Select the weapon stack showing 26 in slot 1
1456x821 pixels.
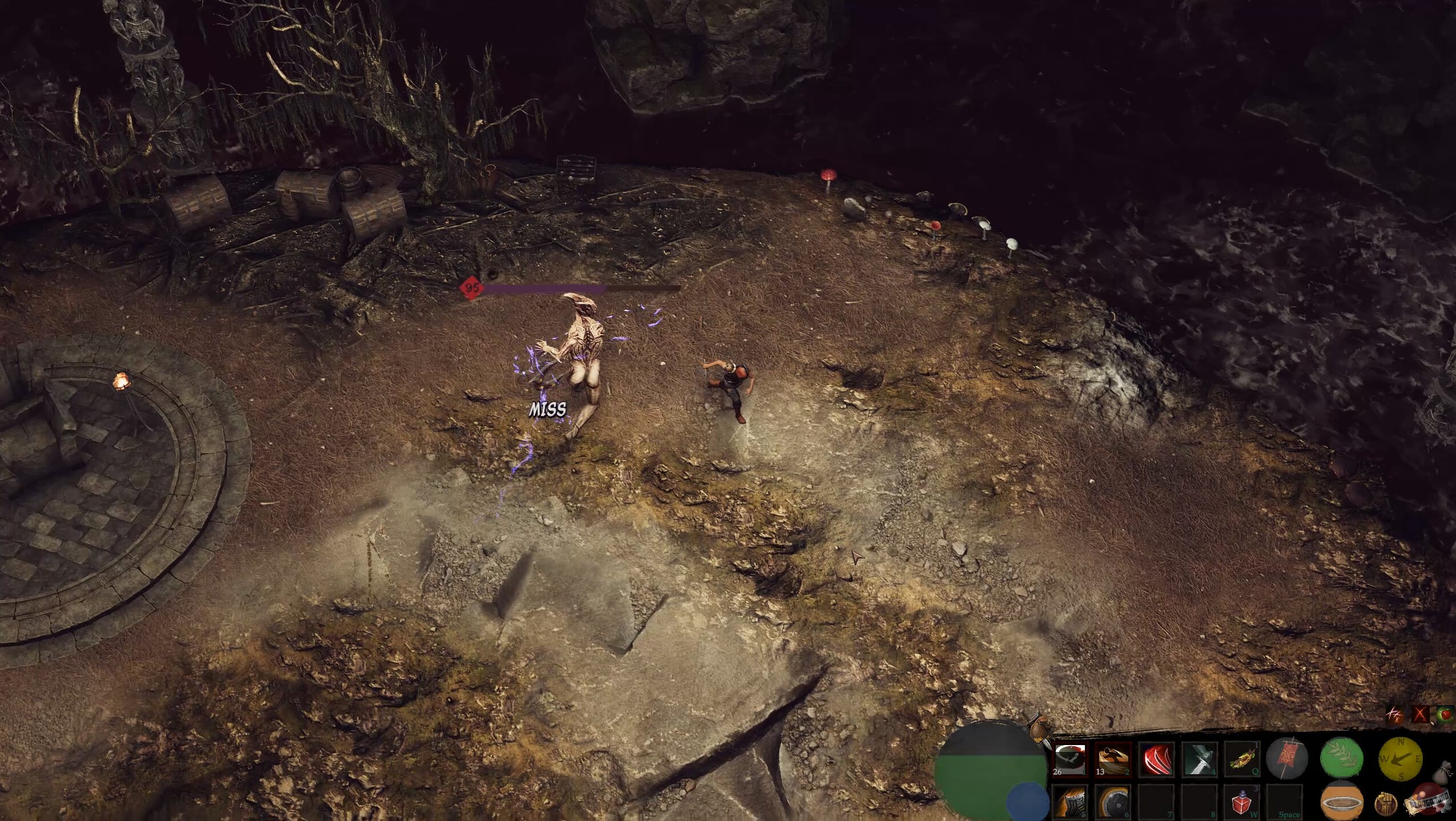[1070, 758]
